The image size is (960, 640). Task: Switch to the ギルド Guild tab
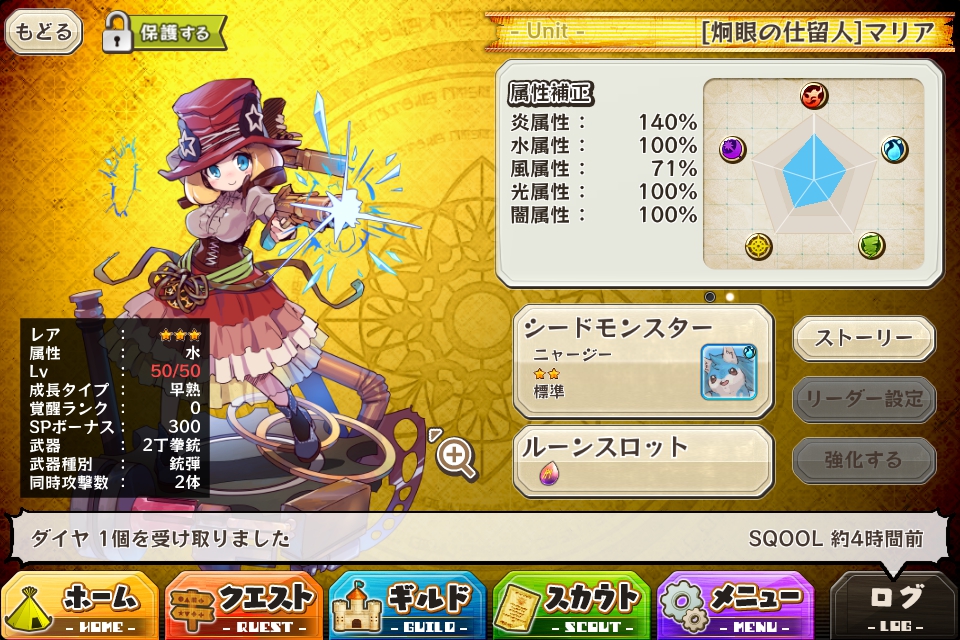pos(407,605)
